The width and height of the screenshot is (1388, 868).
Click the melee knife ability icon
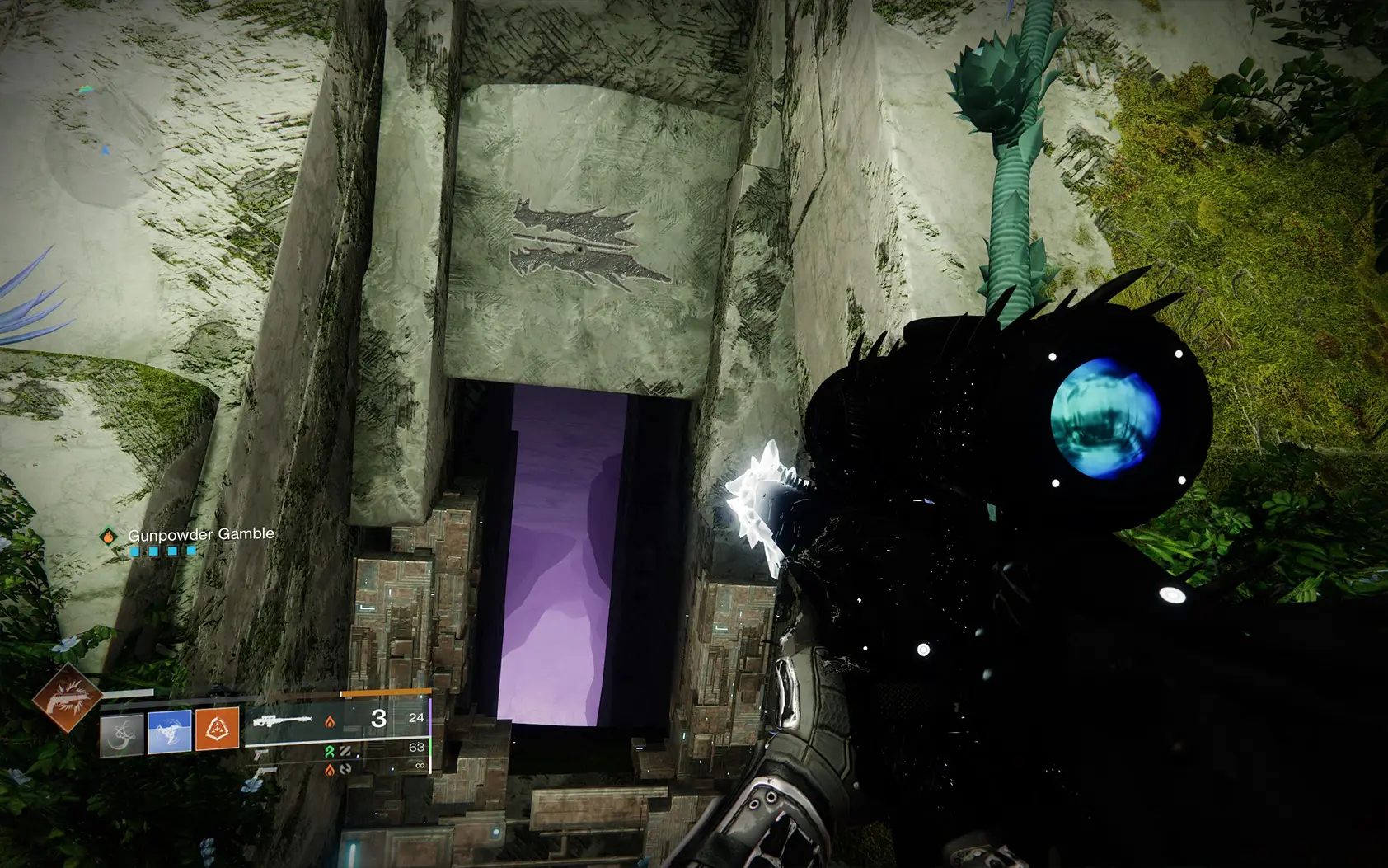click(122, 734)
